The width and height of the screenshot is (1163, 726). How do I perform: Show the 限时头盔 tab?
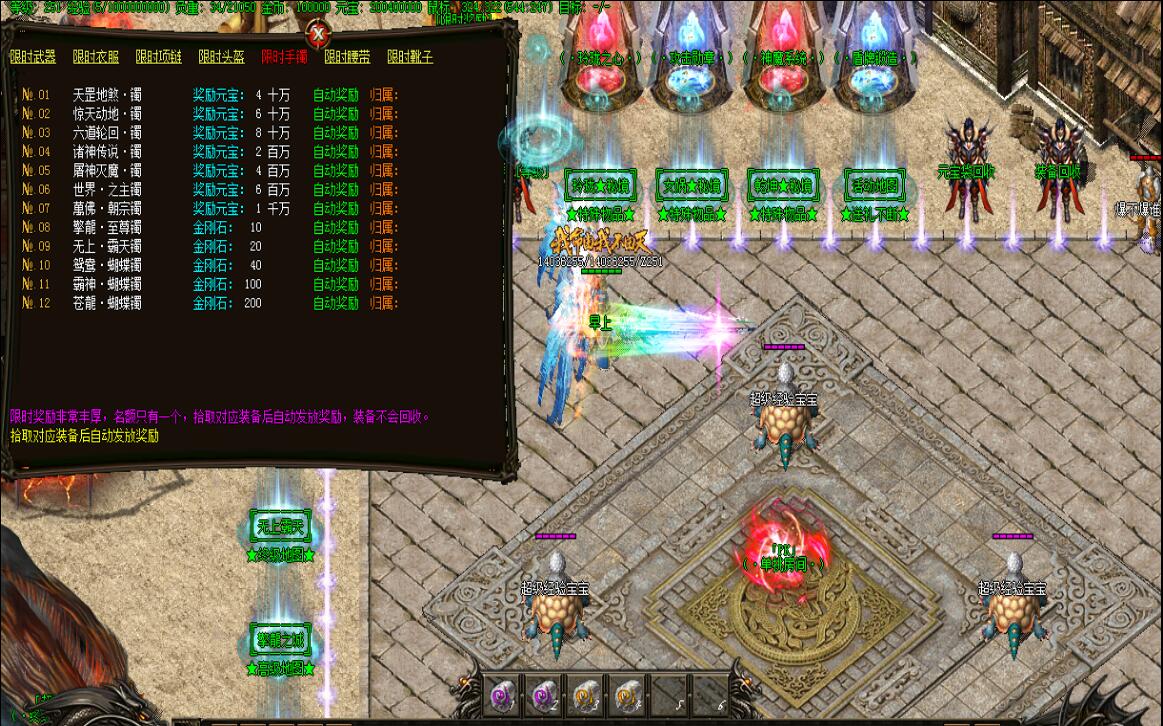coord(221,57)
